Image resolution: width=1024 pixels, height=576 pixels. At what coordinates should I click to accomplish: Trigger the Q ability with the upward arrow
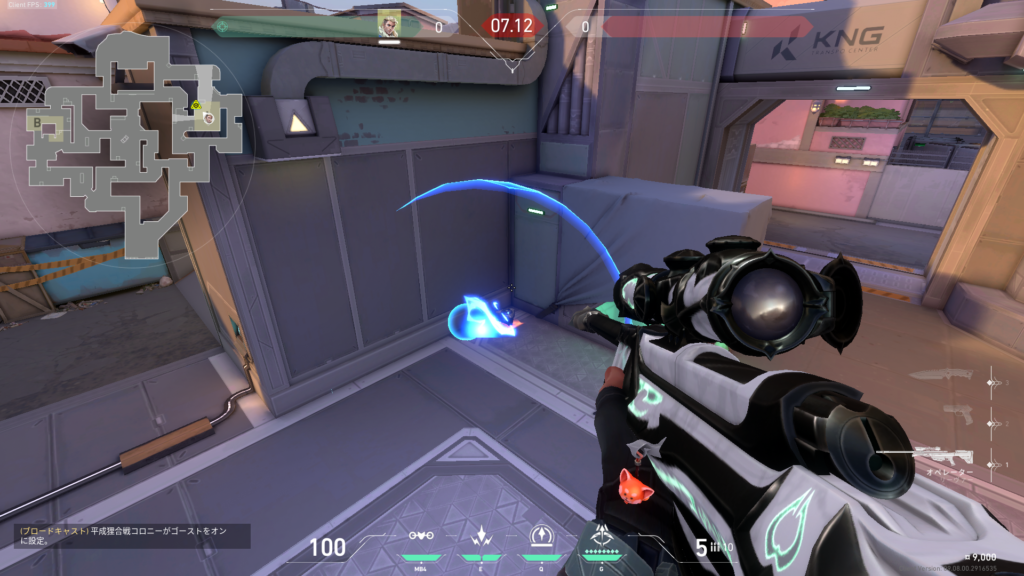540,536
